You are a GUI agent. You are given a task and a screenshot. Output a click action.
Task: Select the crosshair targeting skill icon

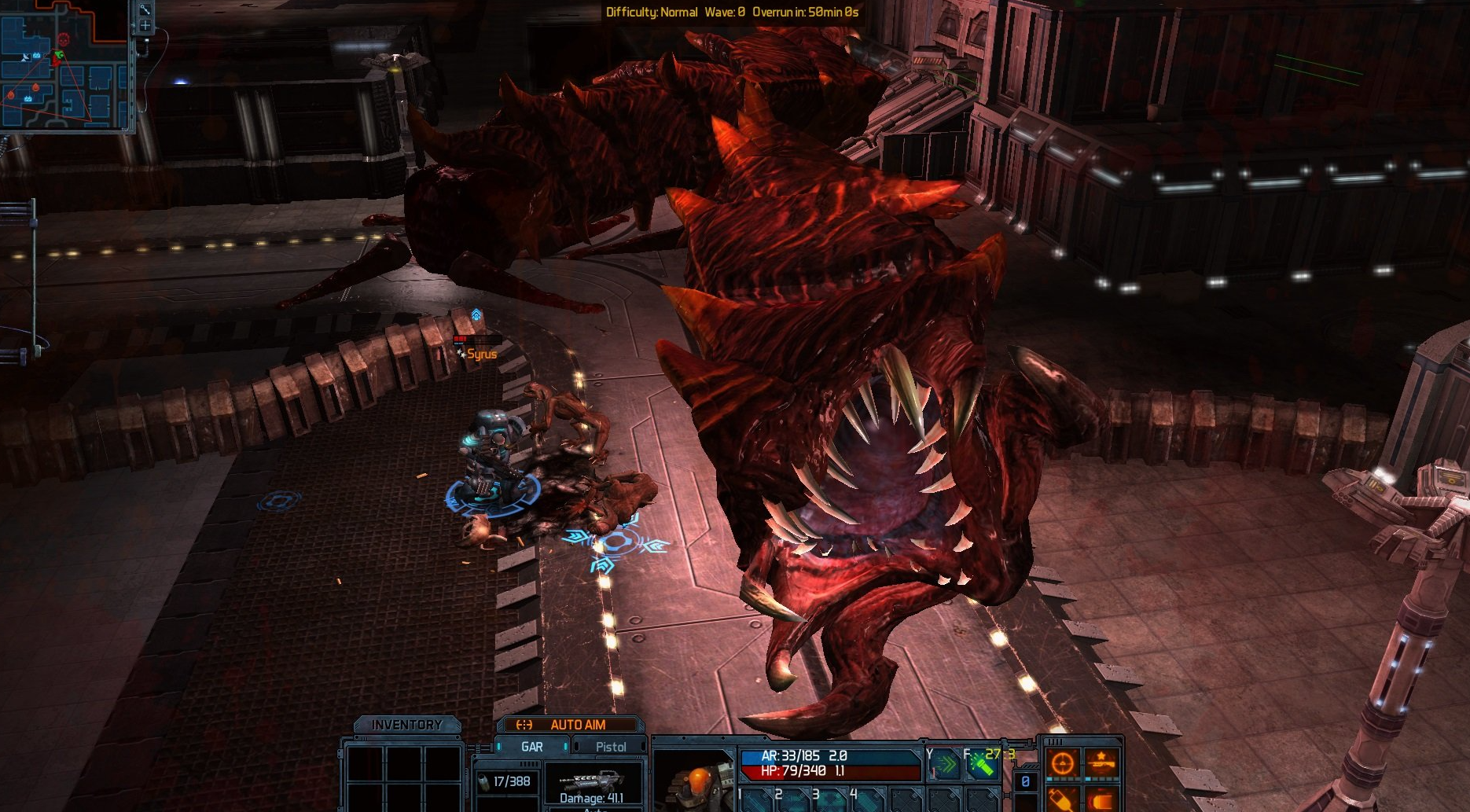pos(1063,762)
